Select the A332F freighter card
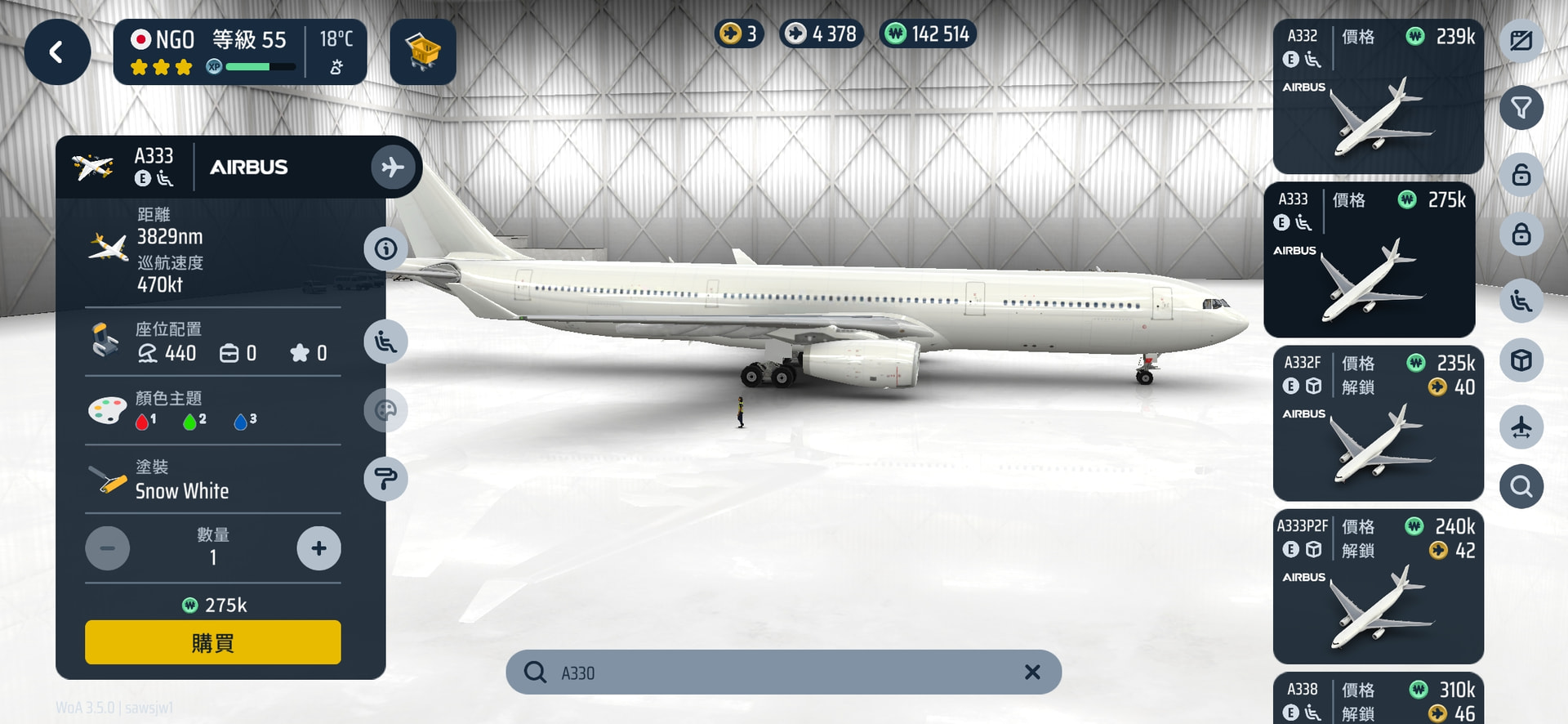Screen dimensions: 1568x724 (1378, 423)
